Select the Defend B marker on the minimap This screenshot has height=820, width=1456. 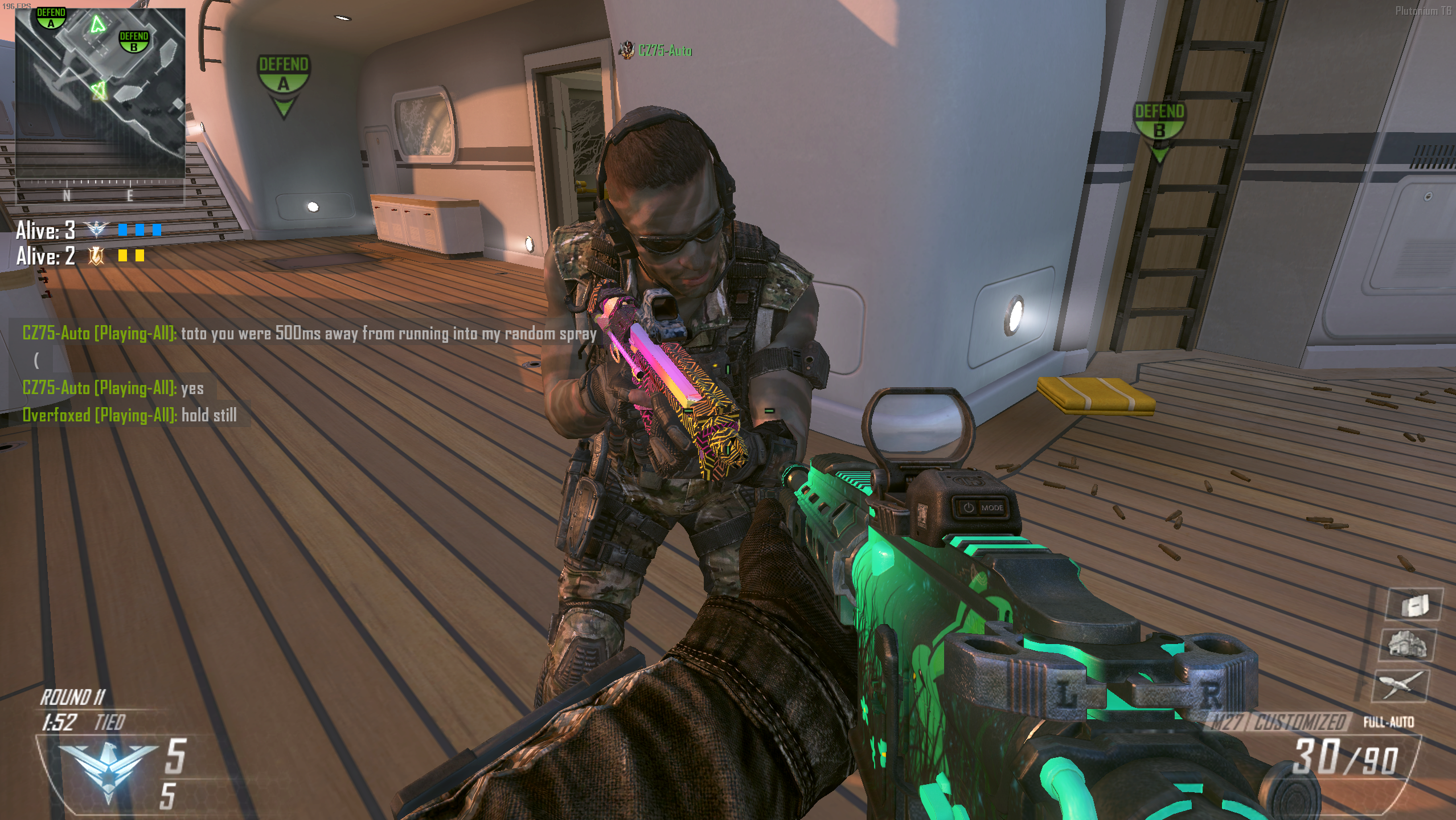(134, 41)
